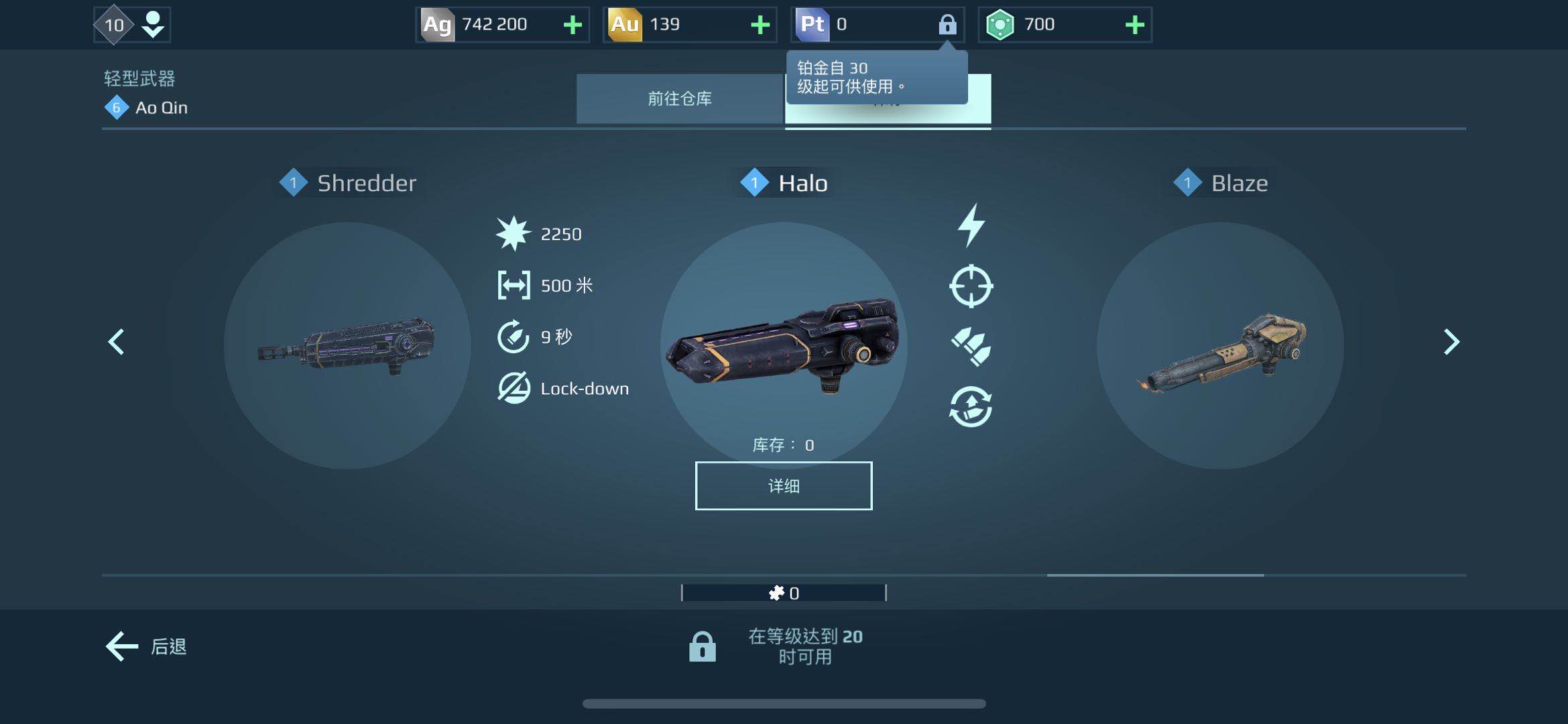Select the Blaze weapon

[1220, 345]
